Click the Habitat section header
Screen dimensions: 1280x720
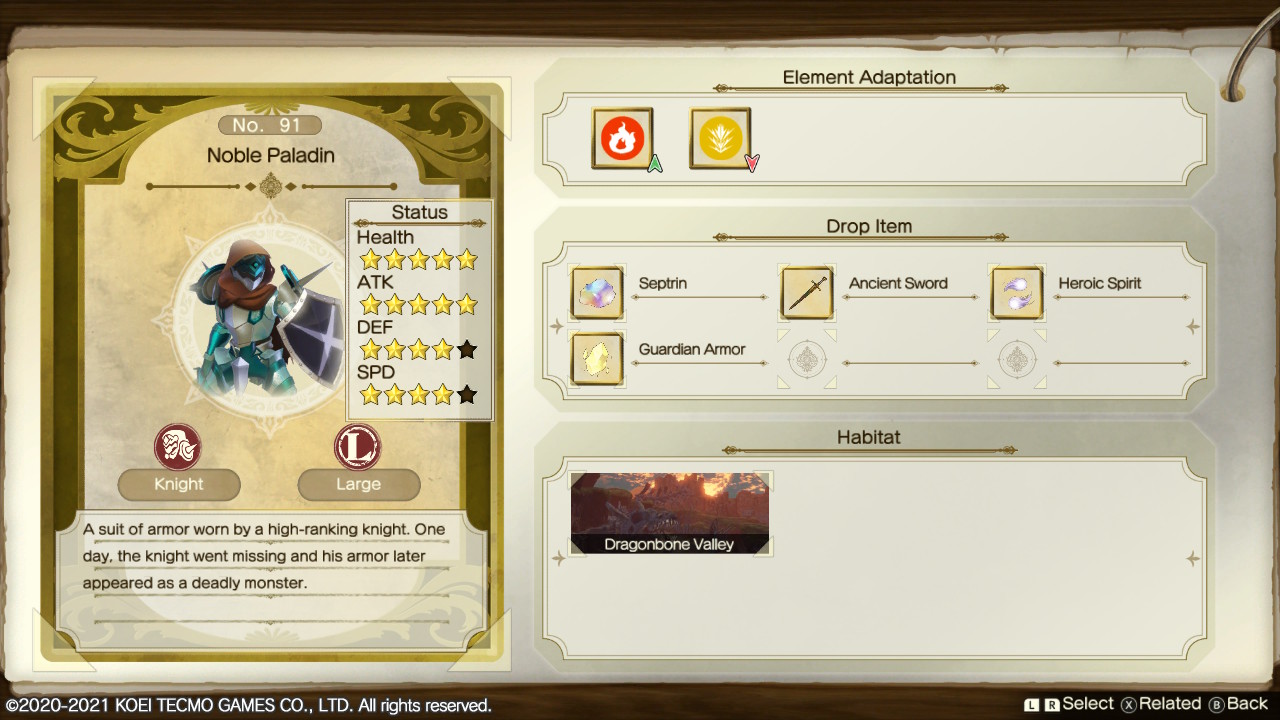(x=870, y=437)
